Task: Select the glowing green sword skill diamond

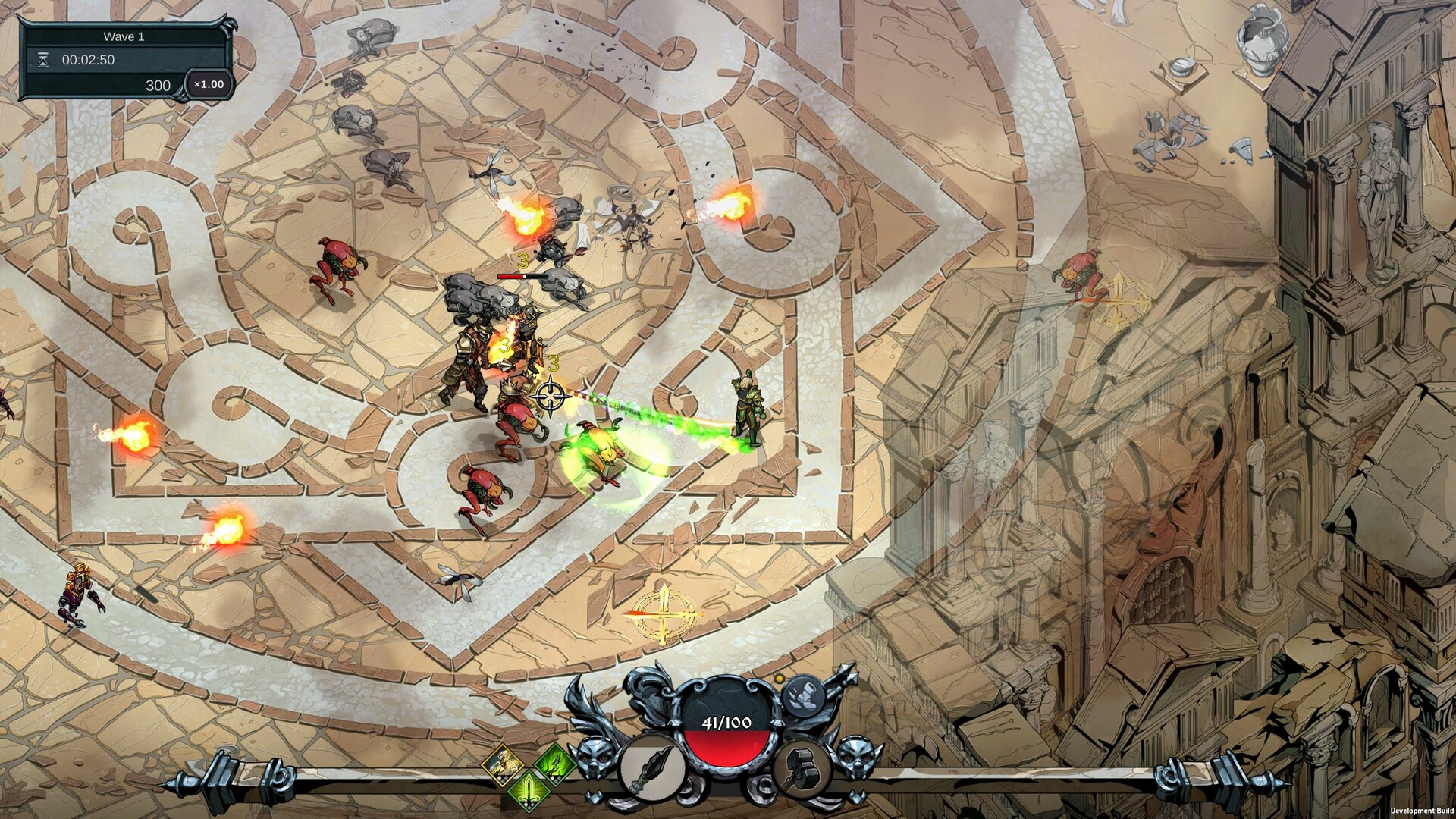Action: coord(528,789)
